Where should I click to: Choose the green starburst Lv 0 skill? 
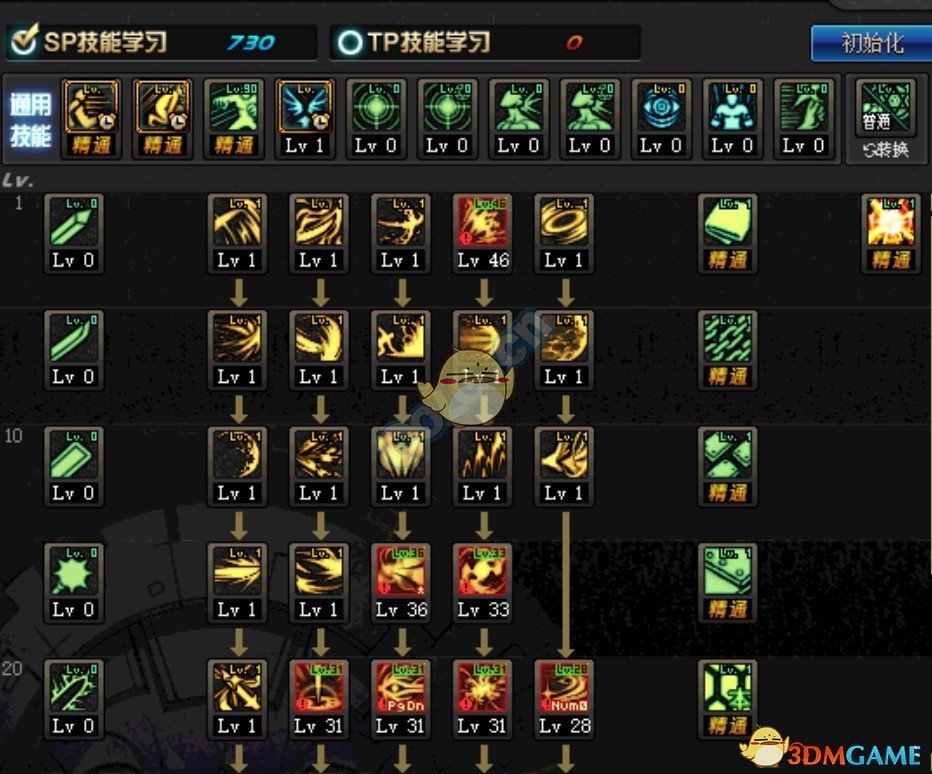pos(74,571)
